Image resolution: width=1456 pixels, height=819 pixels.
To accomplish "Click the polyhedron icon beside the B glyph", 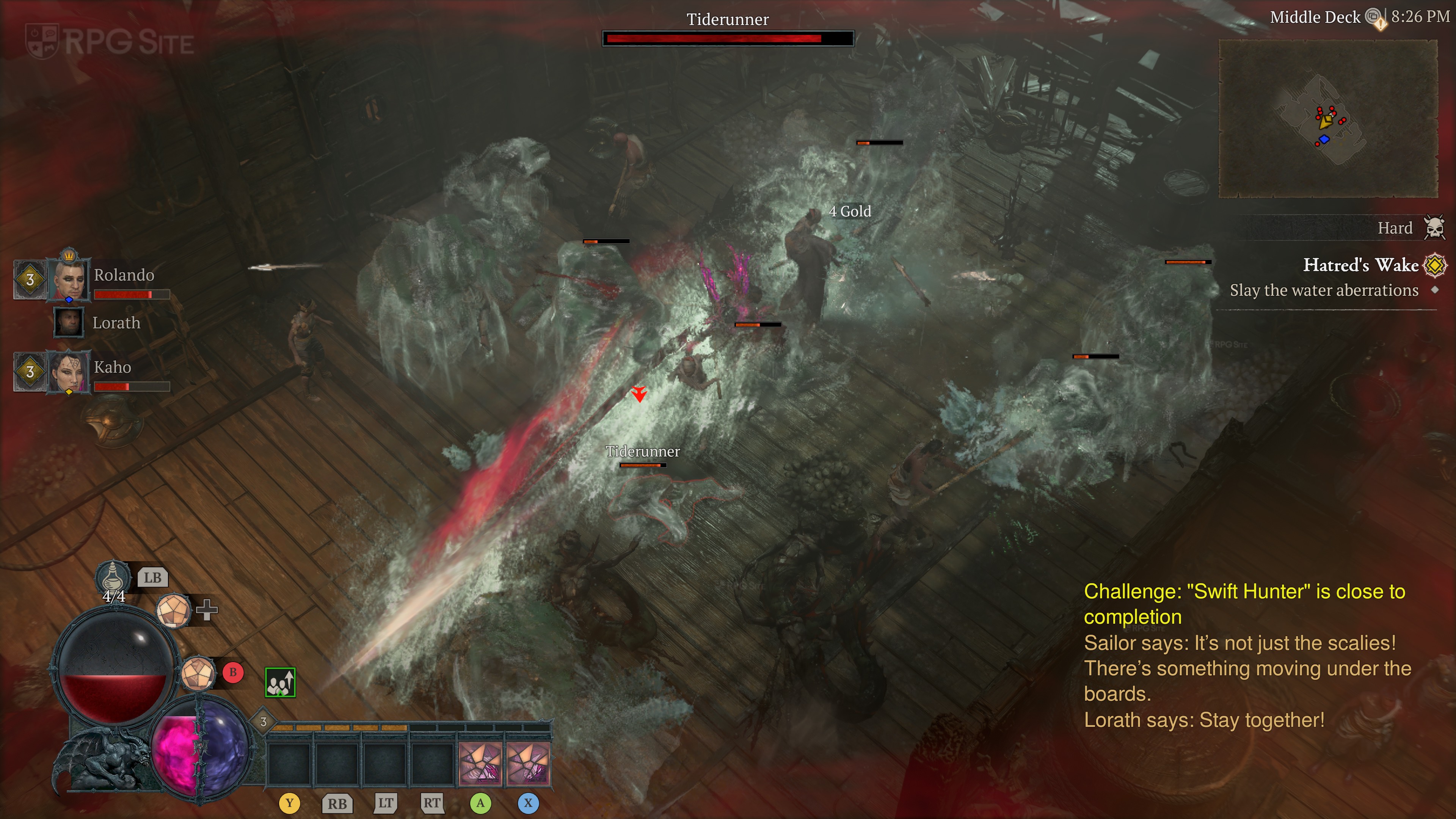I will [198, 673].
